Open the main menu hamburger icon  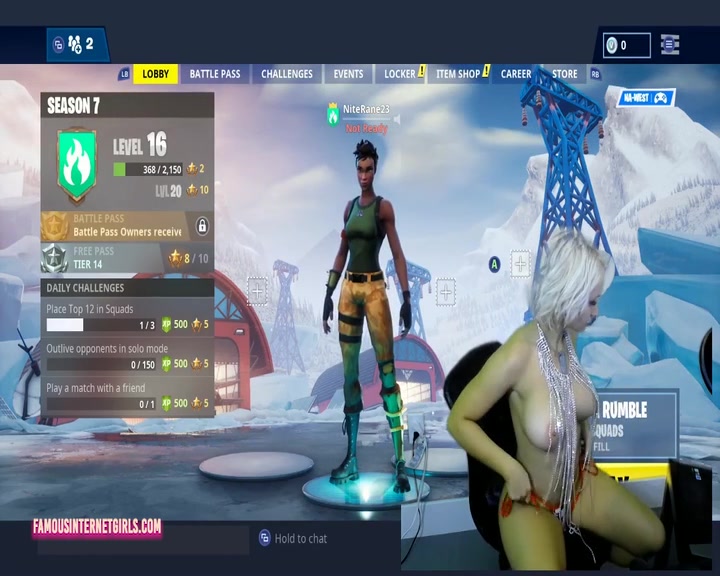[x=670, y=44]
